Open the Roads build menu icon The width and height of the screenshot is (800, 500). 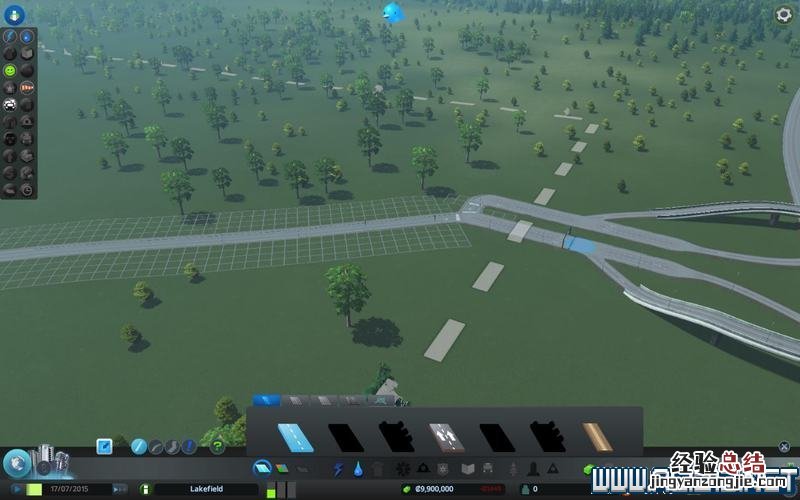(261, 467)
